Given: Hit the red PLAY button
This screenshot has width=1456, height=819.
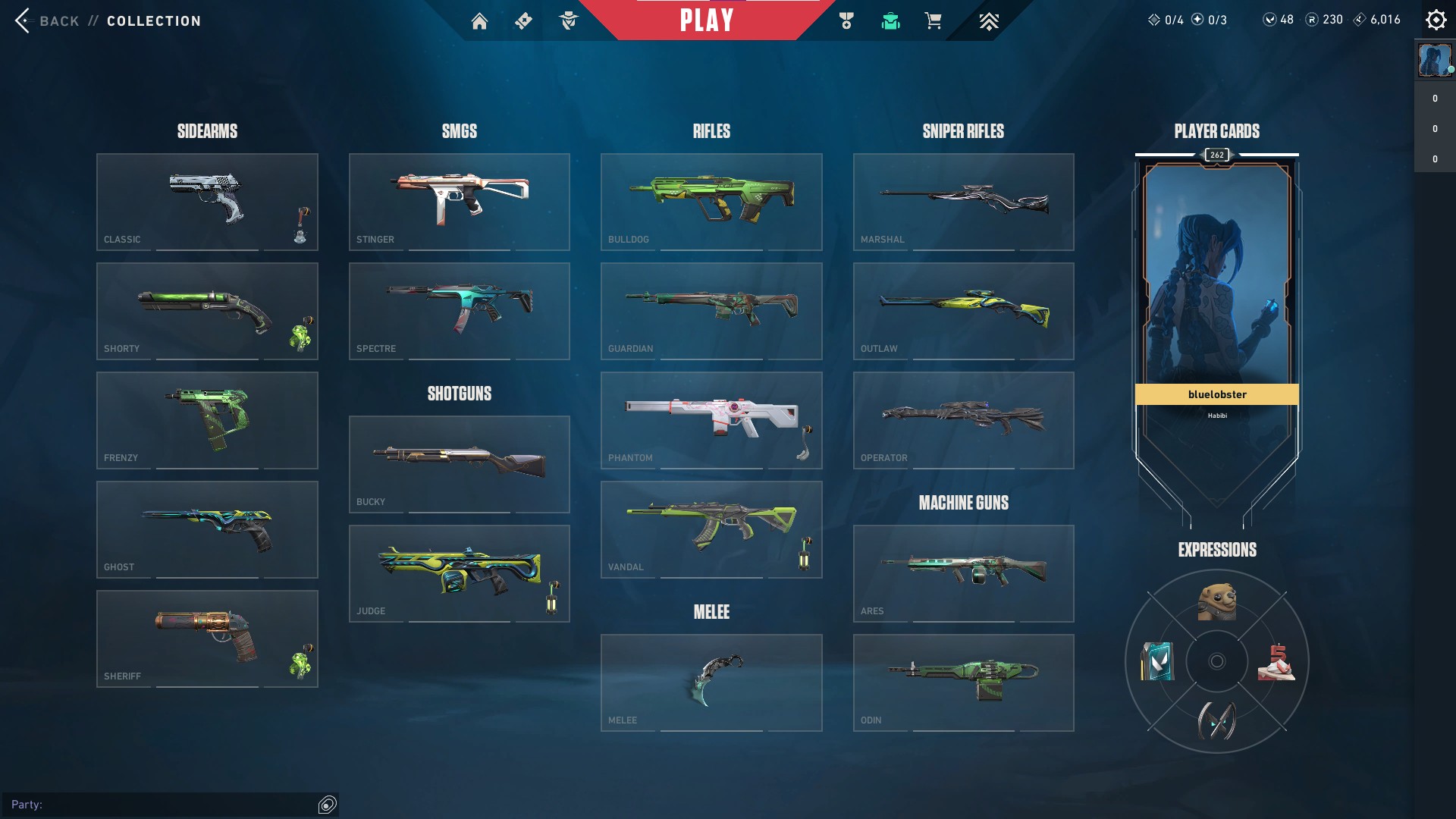Looking at the screenshot, I should click(706, 20).
